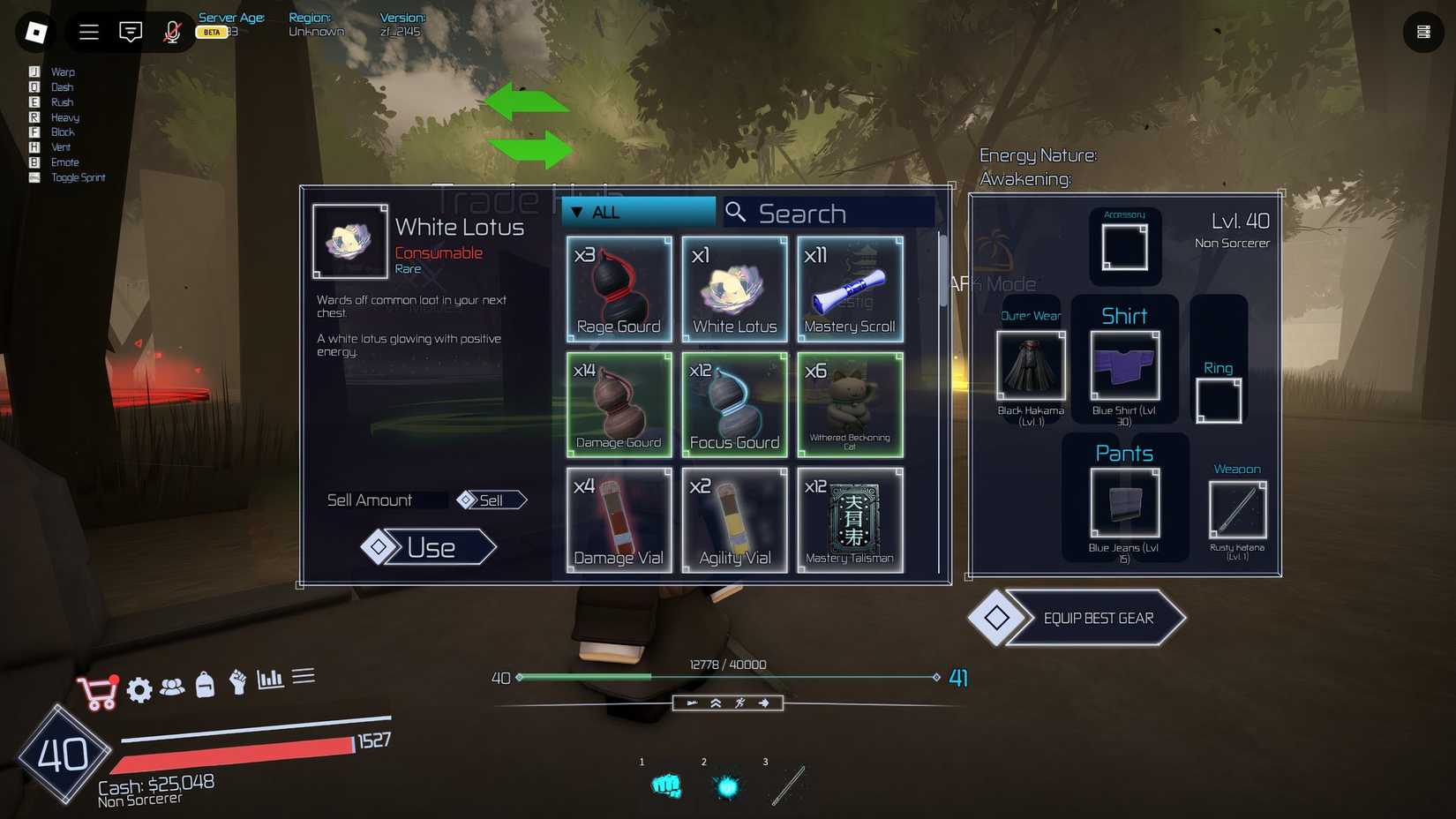The width and height of the screenshot is (1456, 819).
Task: Toggle the microphone in top bar
Action: 171,32
